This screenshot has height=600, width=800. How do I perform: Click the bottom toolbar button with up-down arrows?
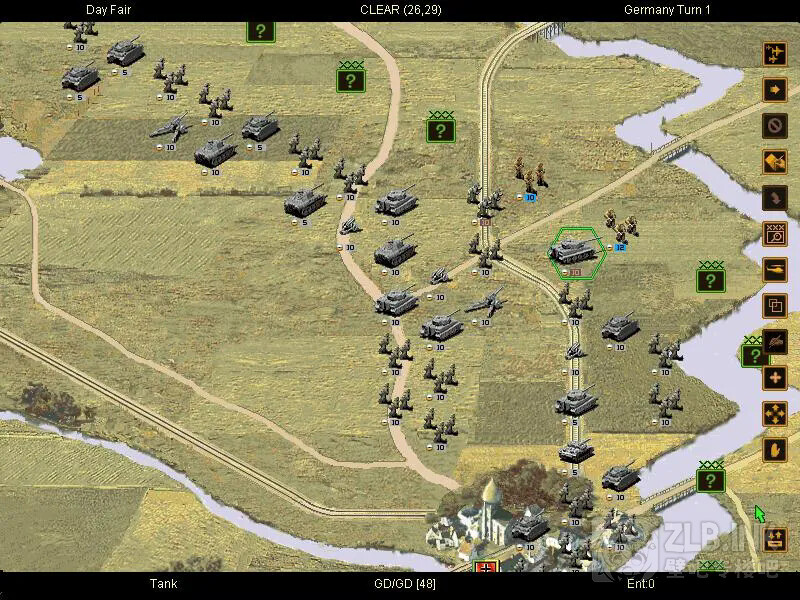coord(775,540)
